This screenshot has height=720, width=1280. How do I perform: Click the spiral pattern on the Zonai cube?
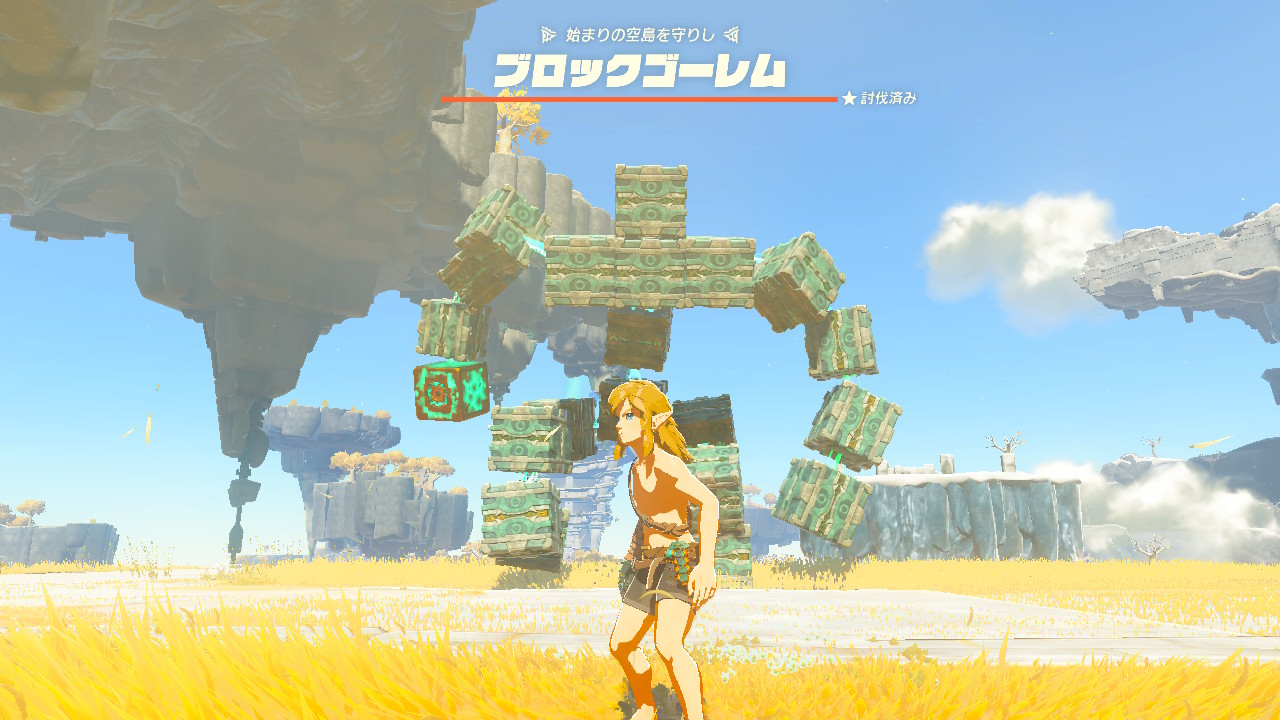(440, 395)
